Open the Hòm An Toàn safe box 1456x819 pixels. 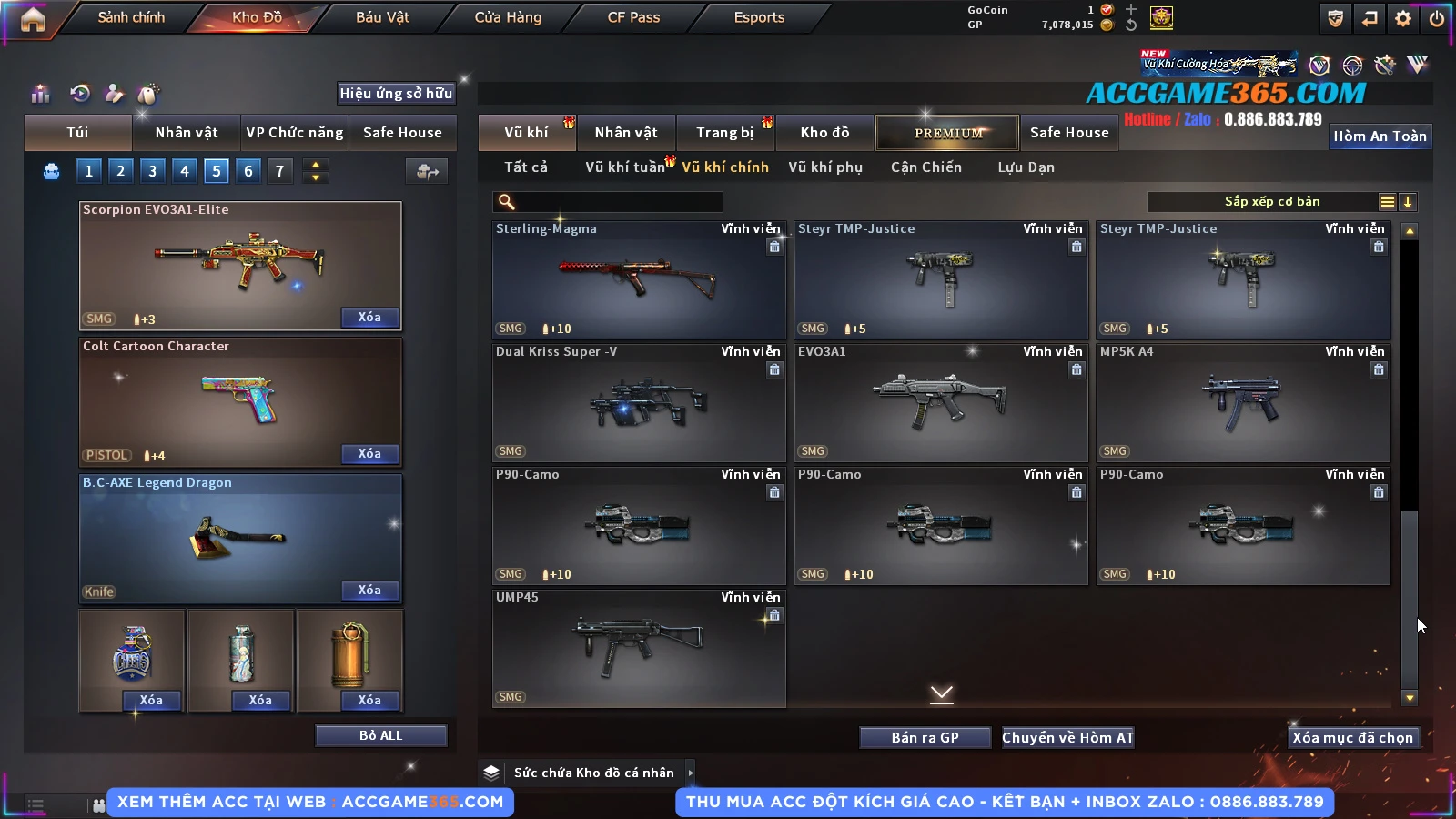pyautogui.click(x=1380, y=136)
